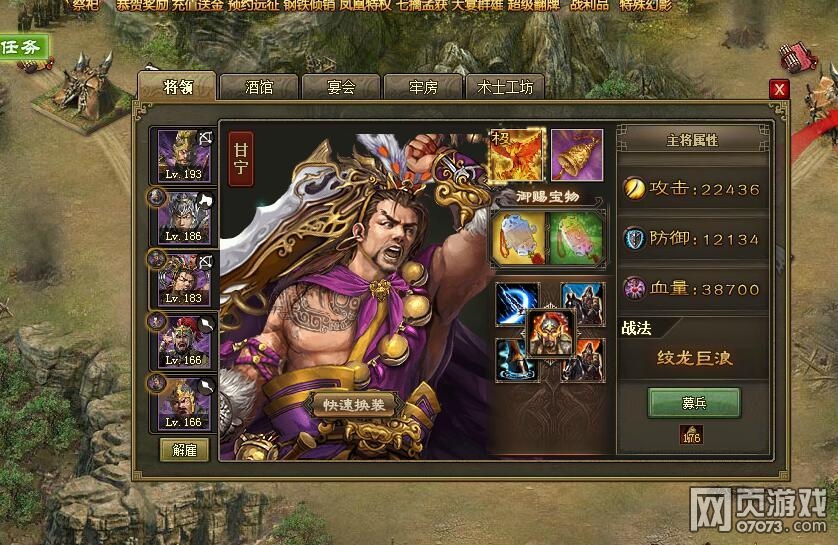Activate the 快速换装 quick equip button

click(357, 406)
